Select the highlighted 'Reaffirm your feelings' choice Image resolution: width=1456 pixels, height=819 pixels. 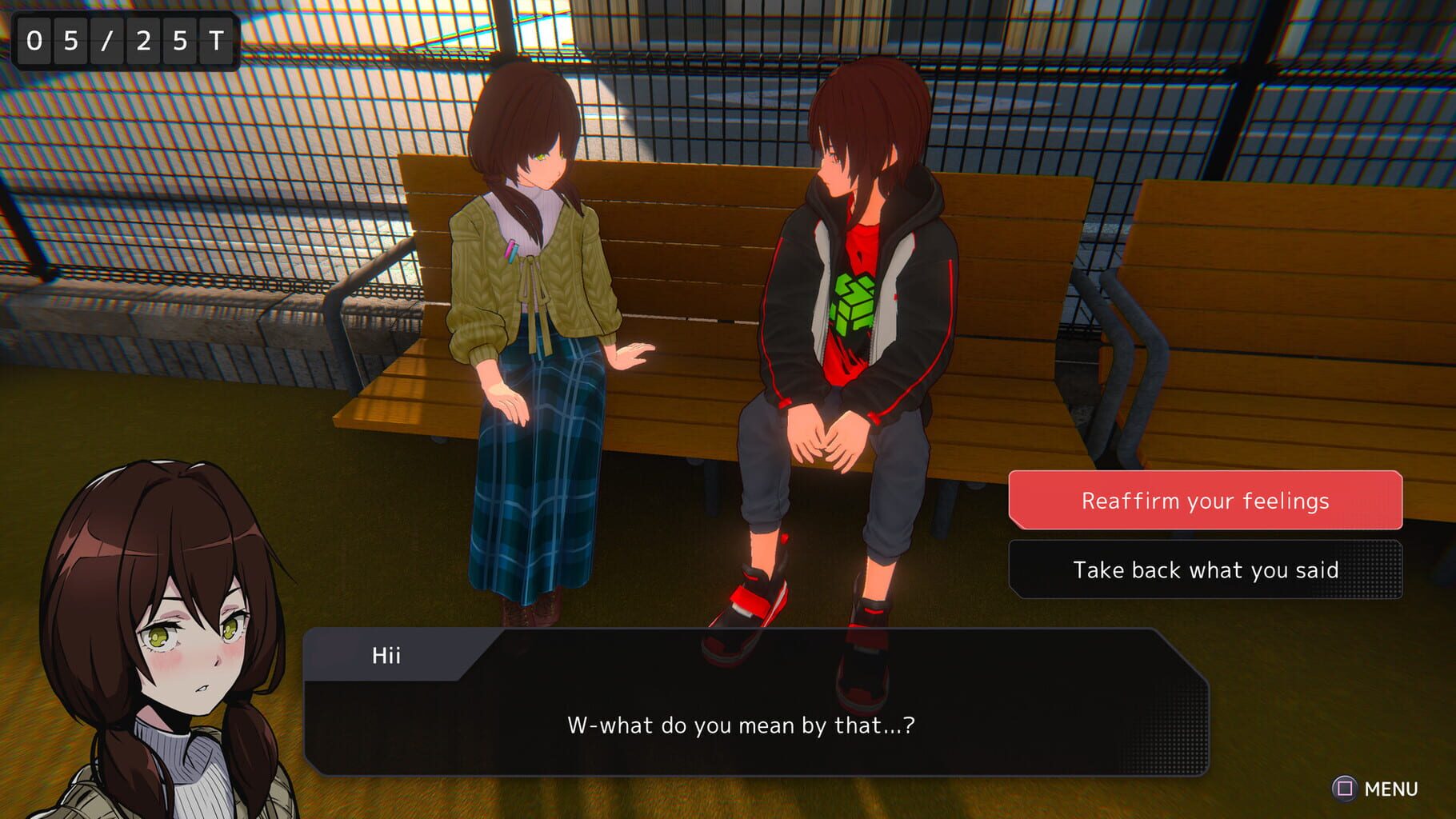coord(1205,501)
